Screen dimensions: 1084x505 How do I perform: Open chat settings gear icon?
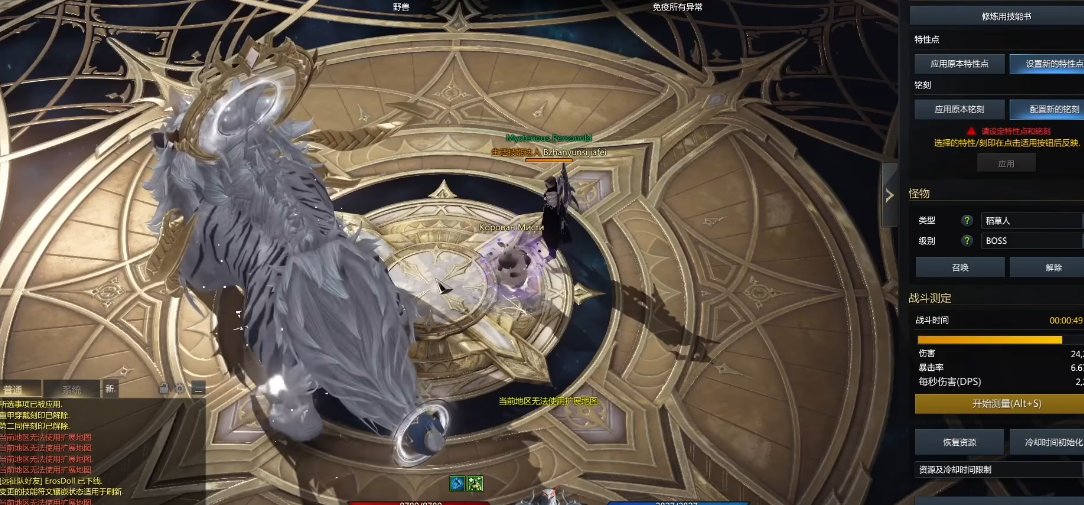coord(180,387)
